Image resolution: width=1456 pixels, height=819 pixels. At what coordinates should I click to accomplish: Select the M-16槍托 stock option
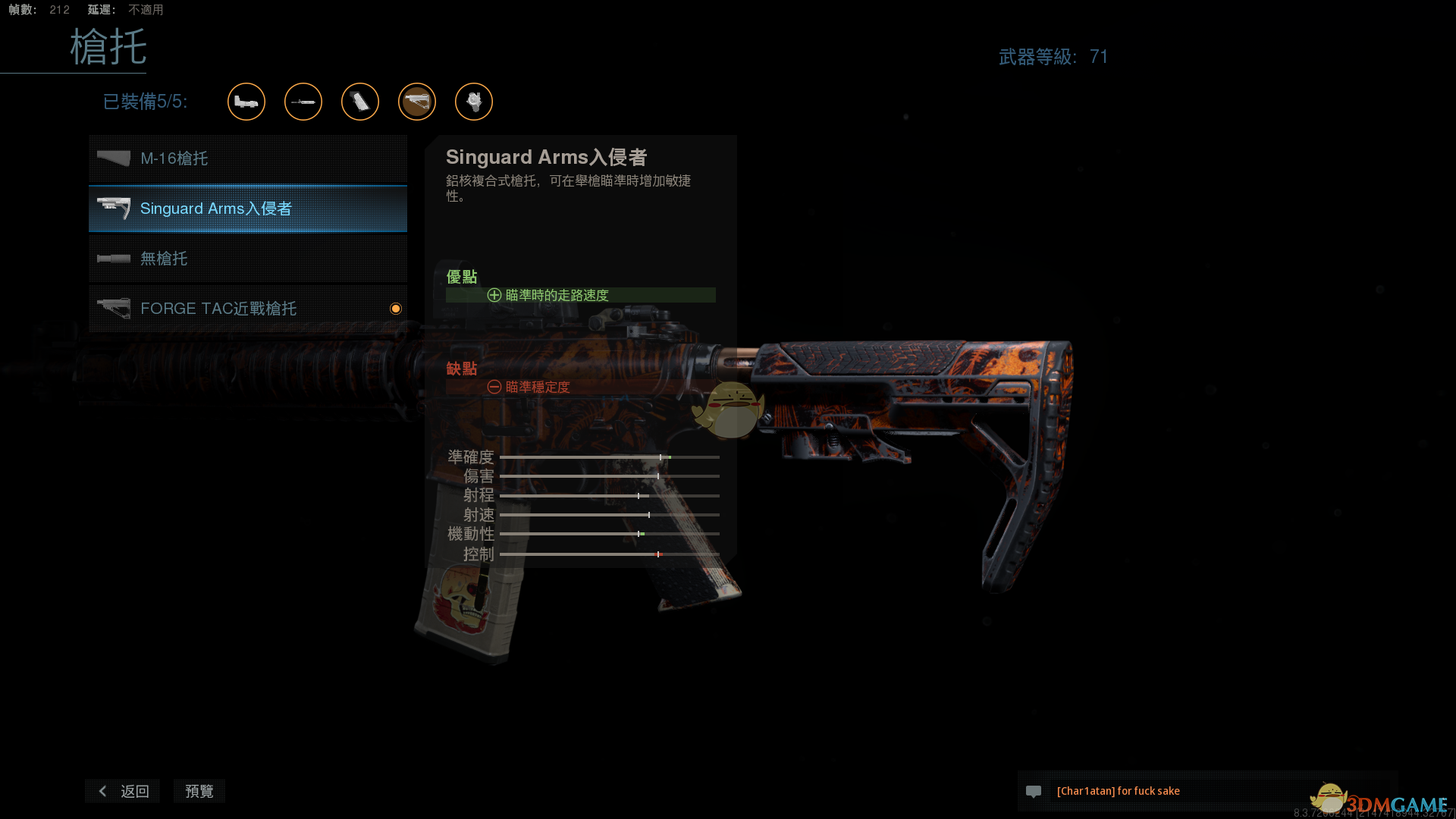[247, 158]
